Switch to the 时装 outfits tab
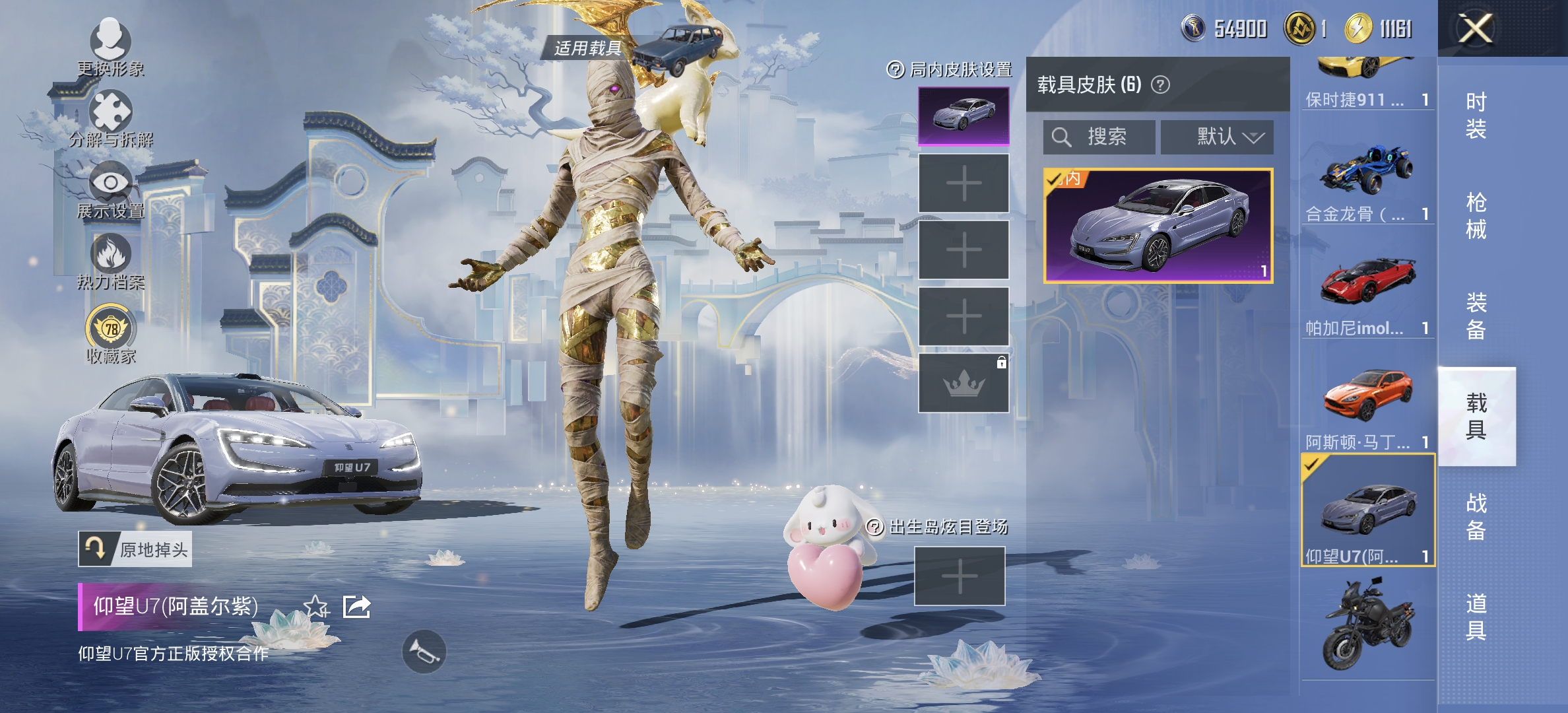 pos(1476,115)
